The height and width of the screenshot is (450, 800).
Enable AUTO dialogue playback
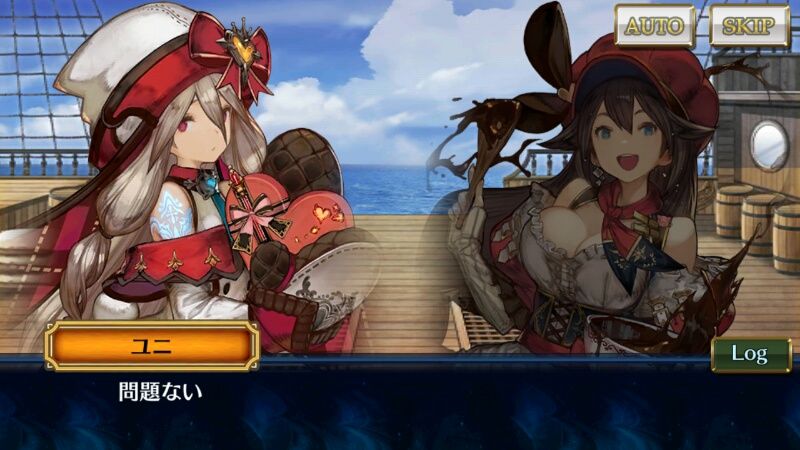[x=654, y=26]
